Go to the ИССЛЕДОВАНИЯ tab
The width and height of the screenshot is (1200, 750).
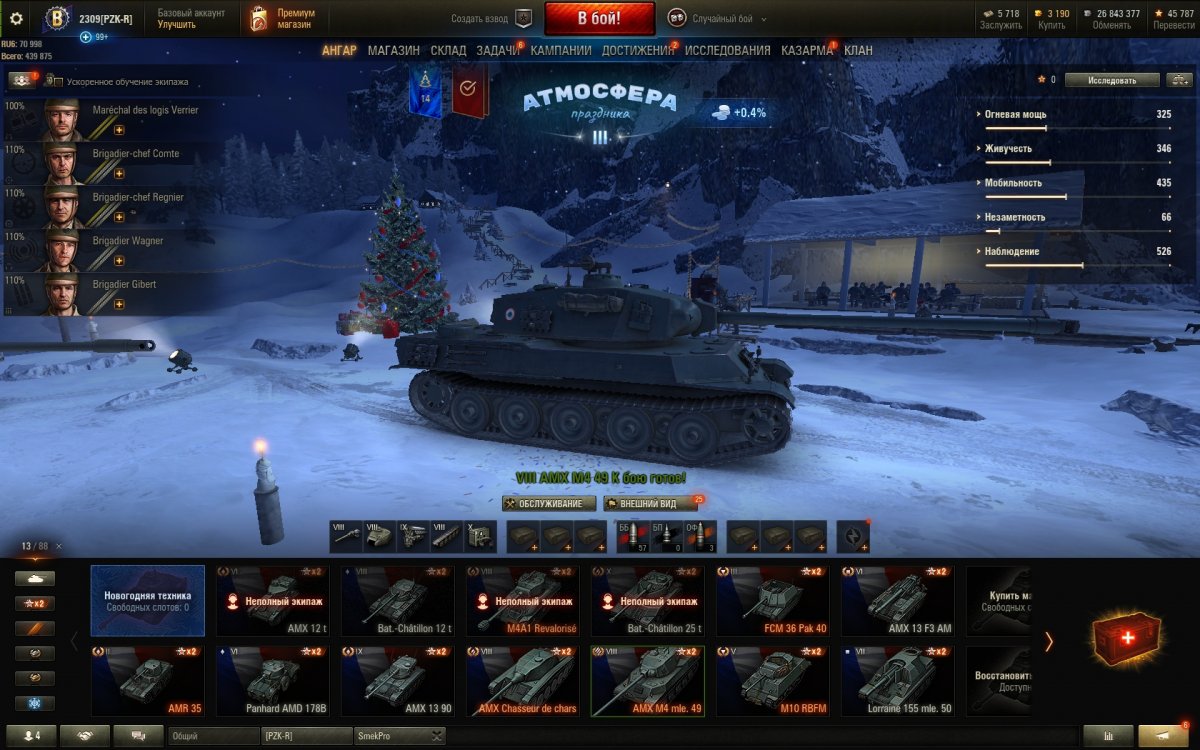727,50
